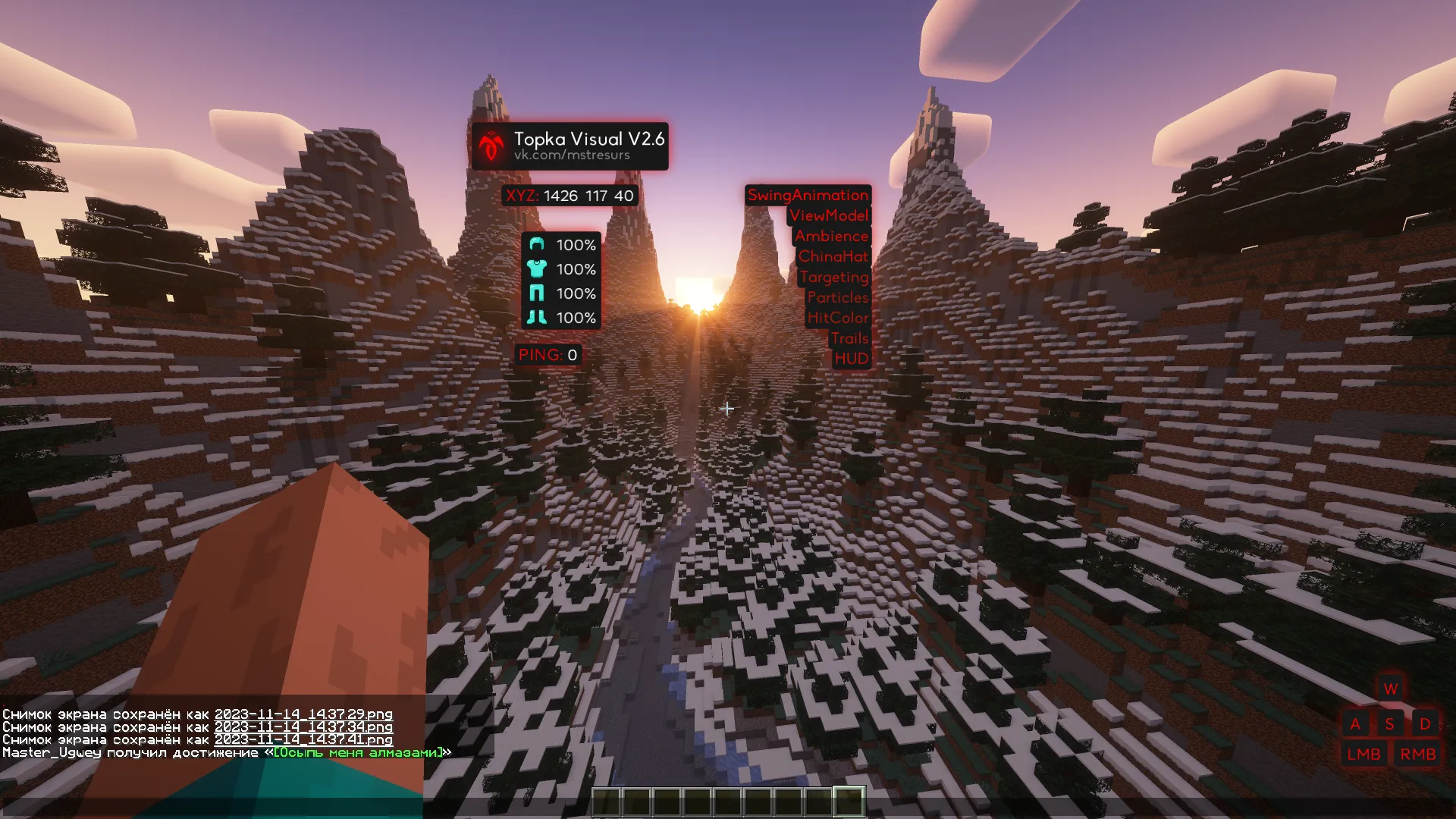
Task: Select the chestplate armor icon
Action: (x=537, y=268)
